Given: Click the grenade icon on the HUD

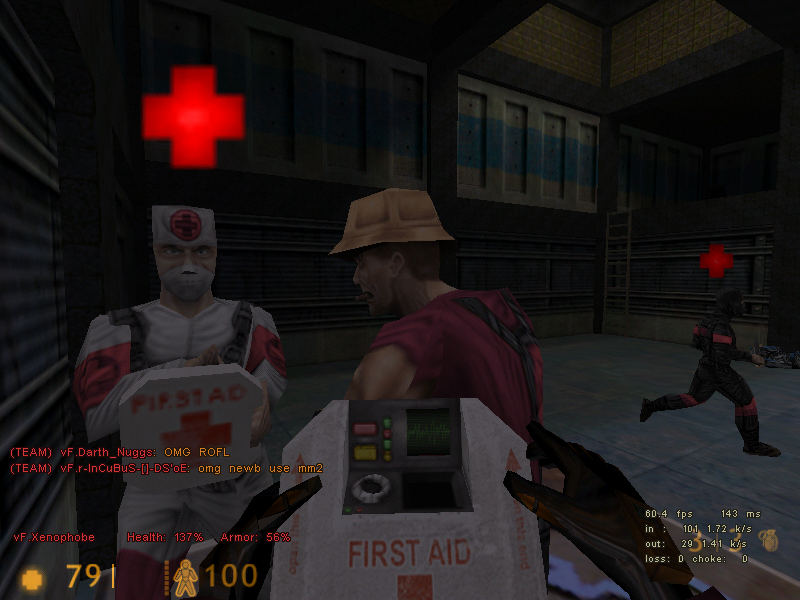Looking at the screenshot, I should point(766,537).
